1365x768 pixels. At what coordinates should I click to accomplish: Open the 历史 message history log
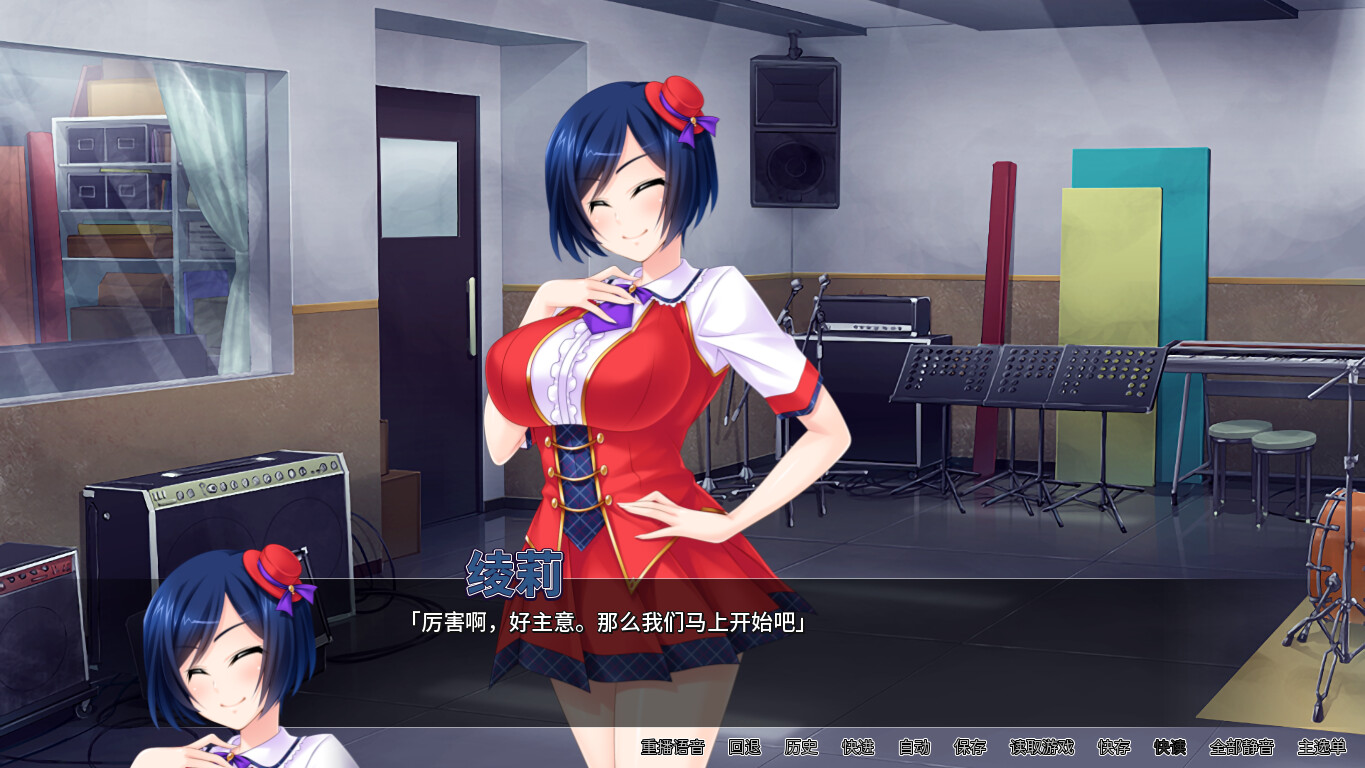[x=802, y=747]
